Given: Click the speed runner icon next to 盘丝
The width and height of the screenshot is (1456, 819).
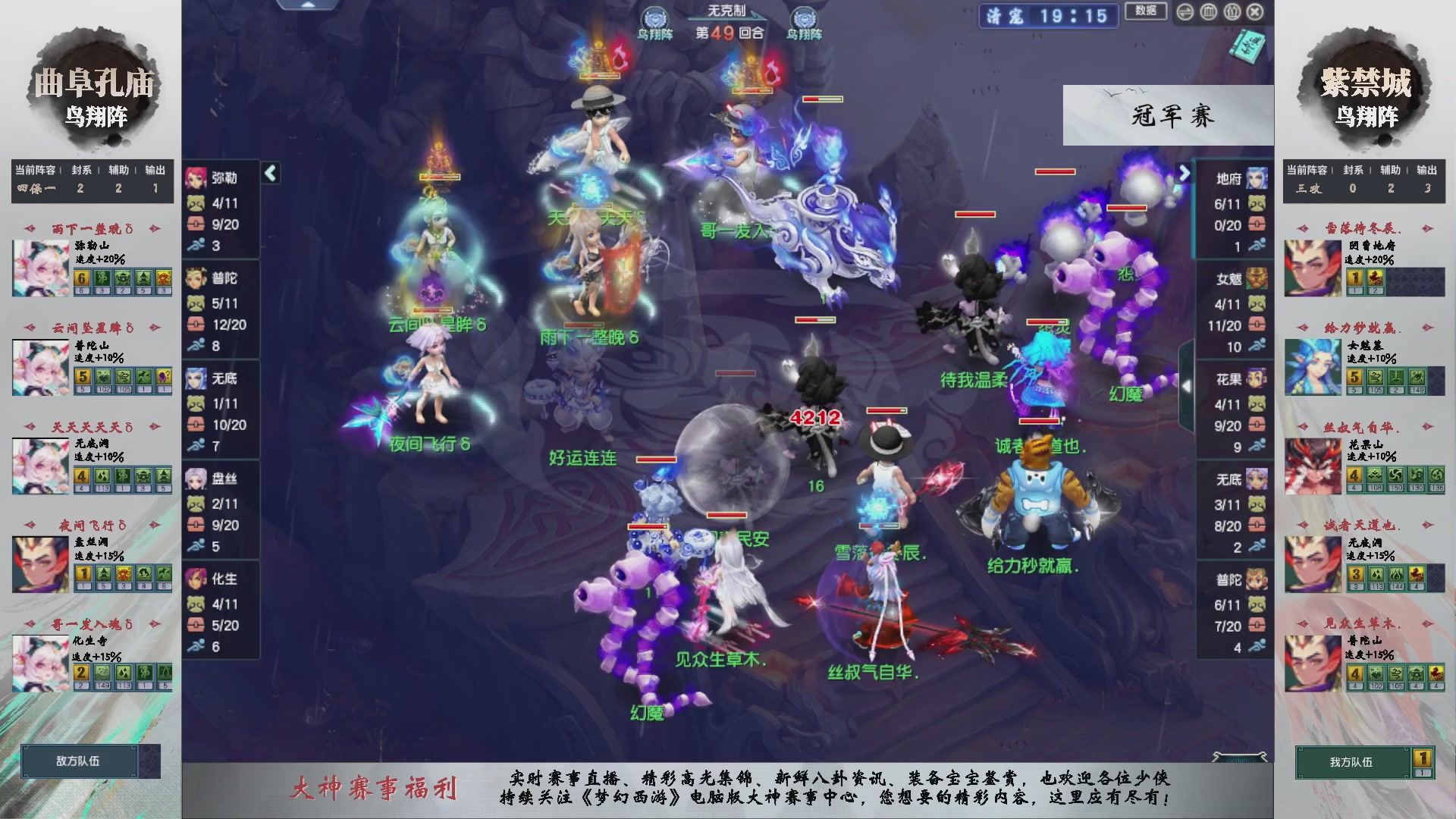Looking at the screenshot, I should pyautogui.click(x=196, y=547).
